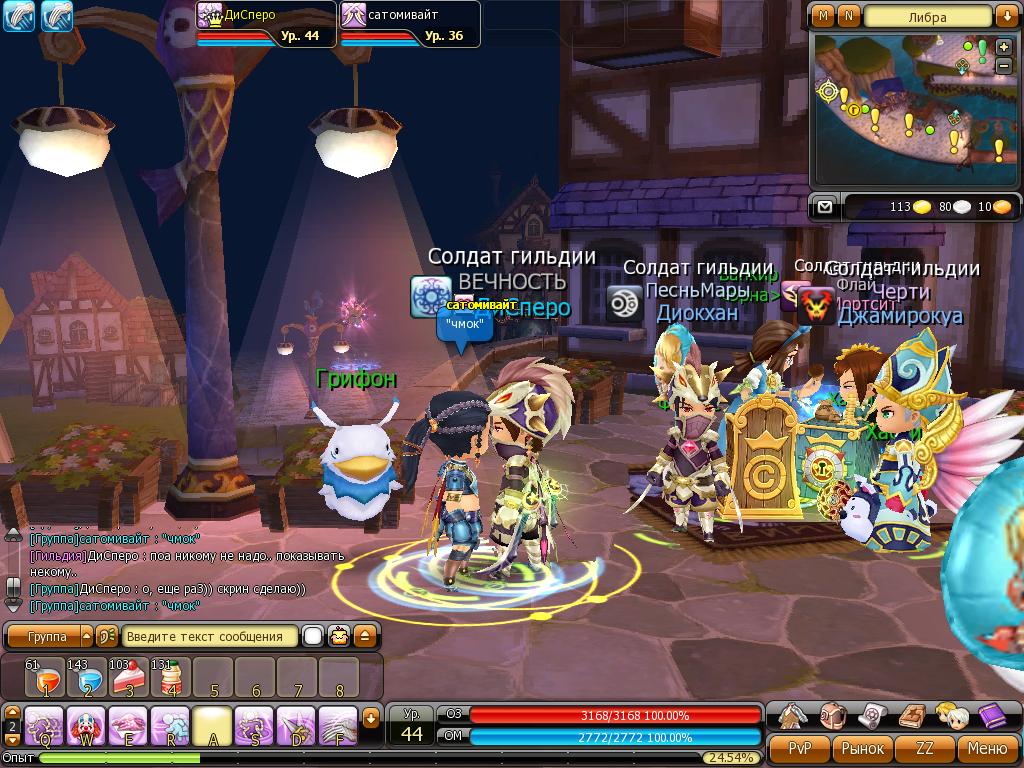Eat the strawberry cake in slot 3
Image resolution: width=1024 pixels, height=768 pixels.
(x=129, y=678)
